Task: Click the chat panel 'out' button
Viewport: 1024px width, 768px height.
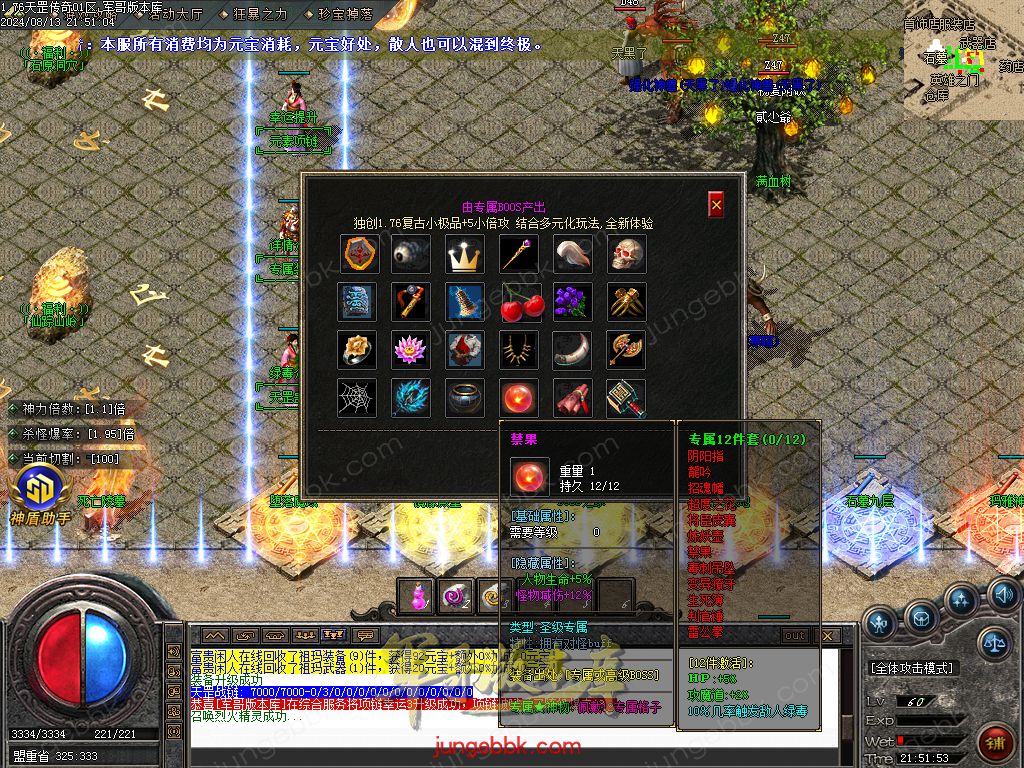Action: click(794, 635)
